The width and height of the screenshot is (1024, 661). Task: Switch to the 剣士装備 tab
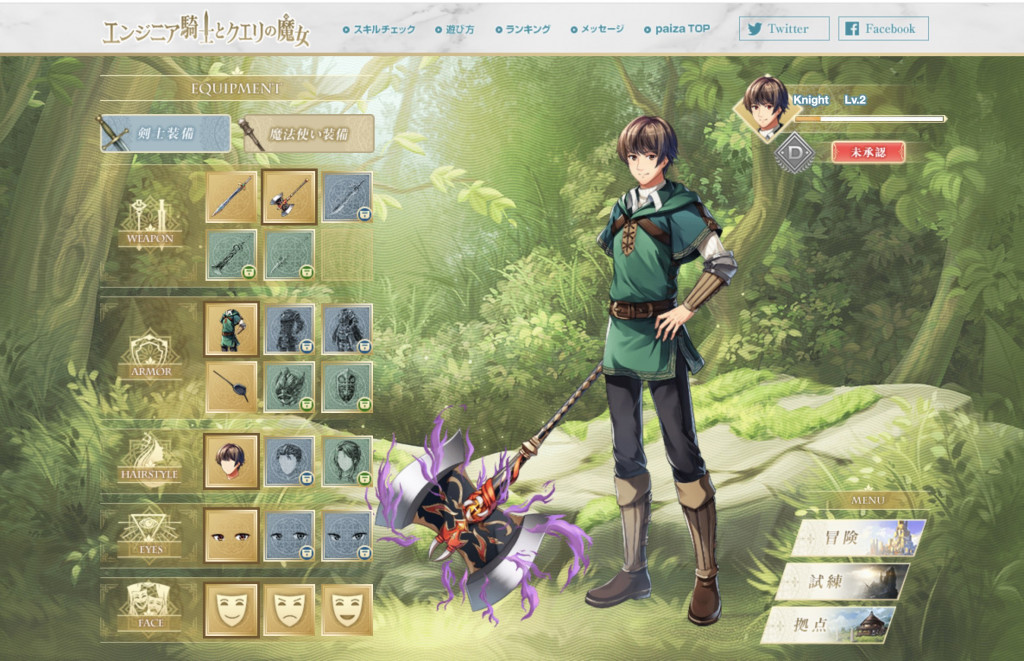(165, 133)
